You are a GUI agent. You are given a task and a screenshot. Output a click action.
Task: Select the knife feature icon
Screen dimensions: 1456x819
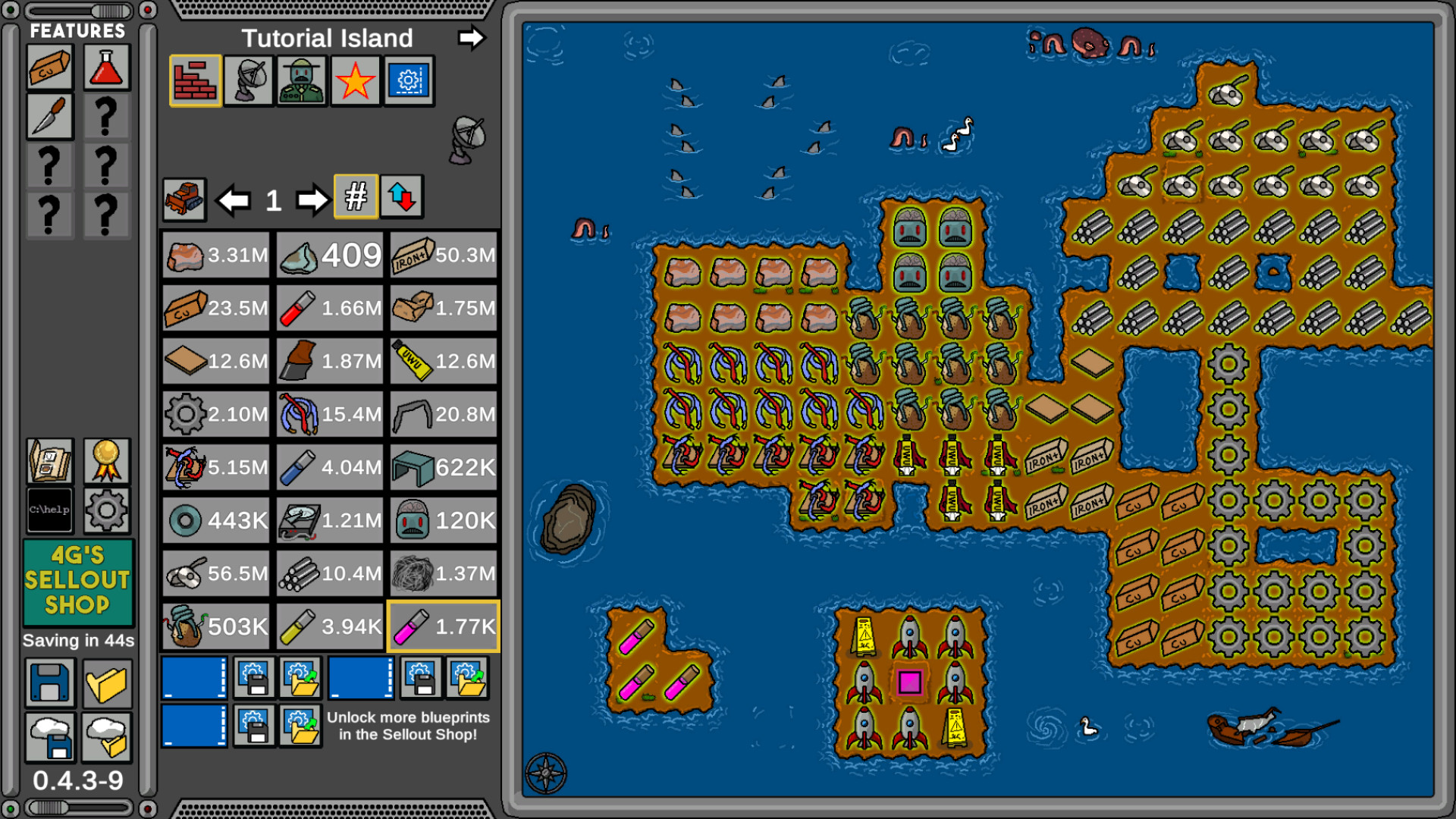coord(49,118)
